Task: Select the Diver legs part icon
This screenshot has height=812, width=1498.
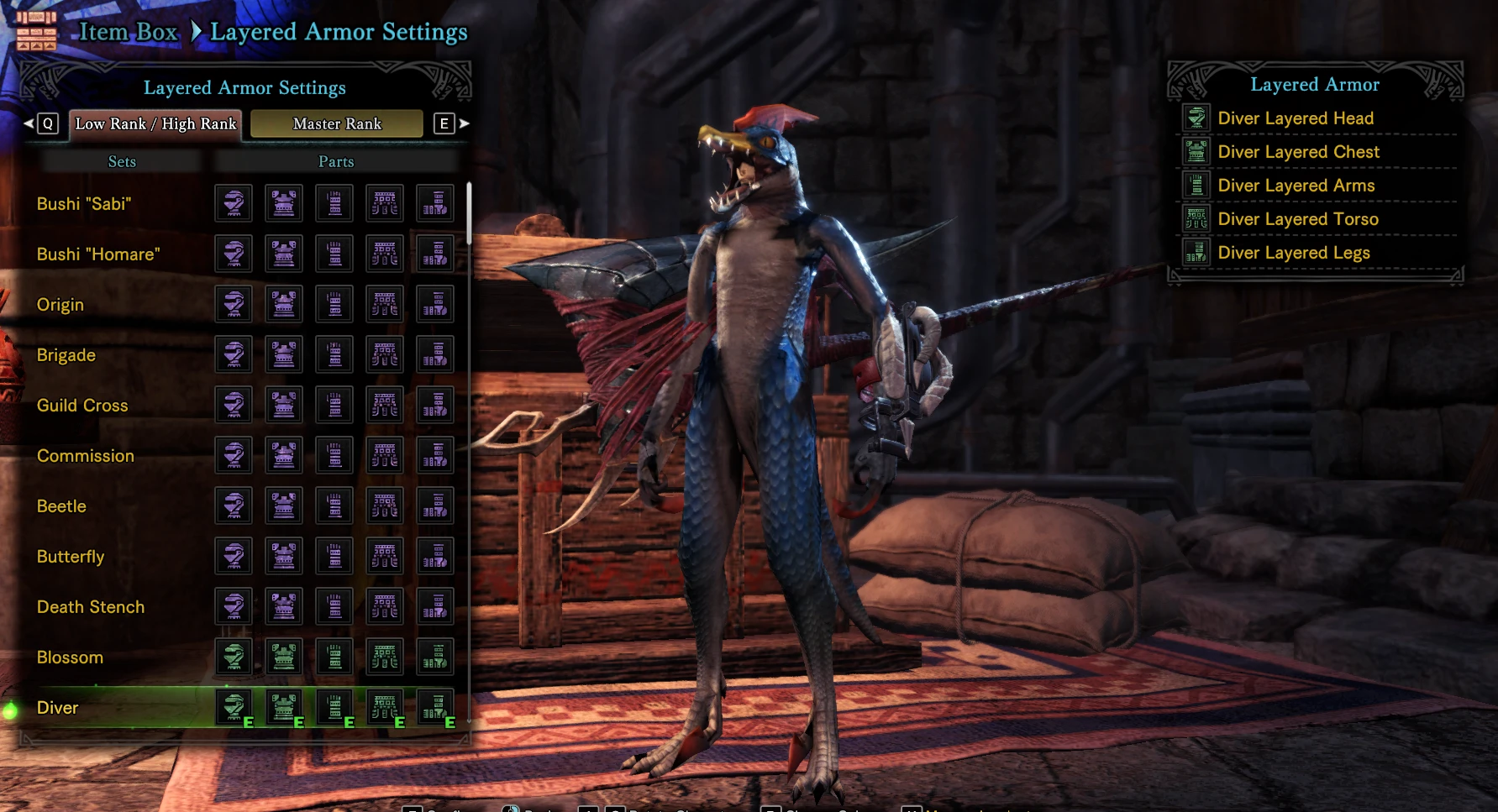Action: (x=435, y=707)
